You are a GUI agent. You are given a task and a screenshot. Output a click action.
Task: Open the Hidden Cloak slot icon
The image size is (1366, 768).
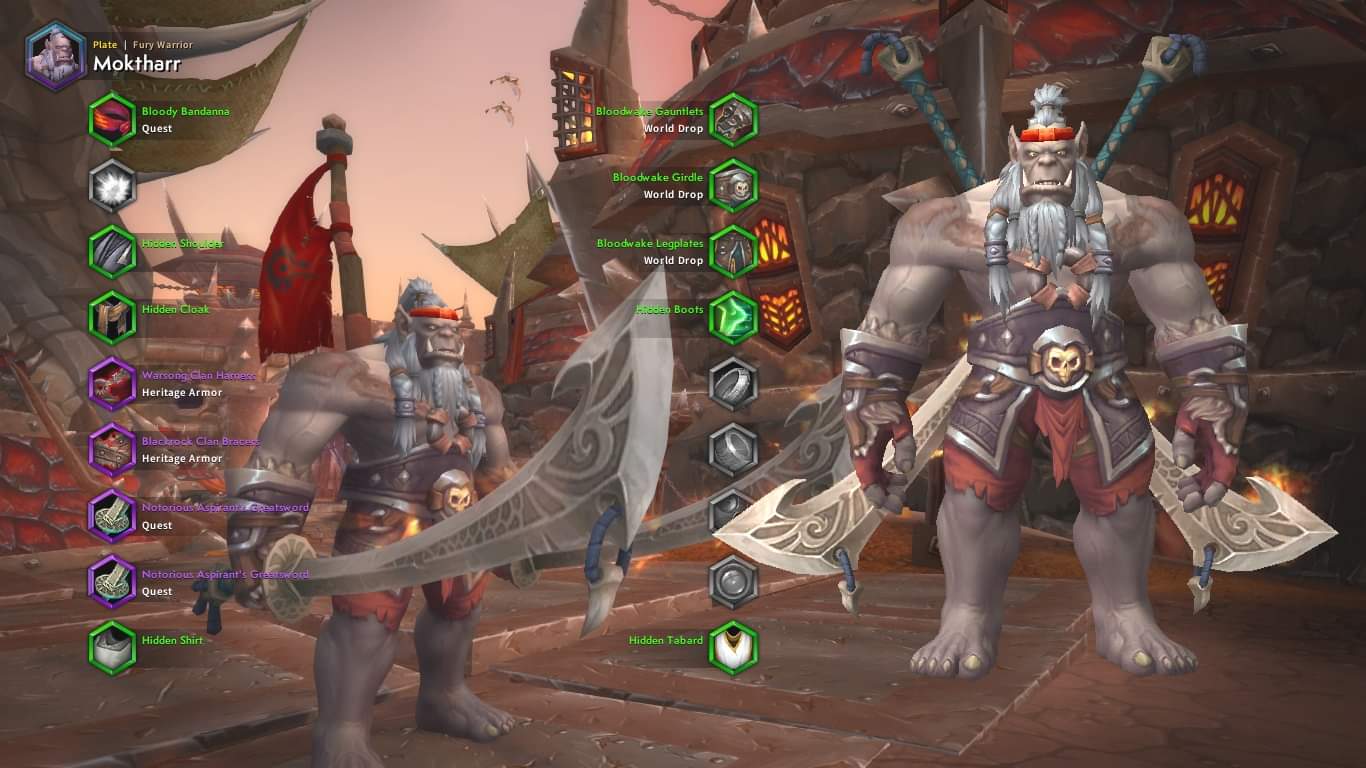pyautogui.click(x=112, y=318)
